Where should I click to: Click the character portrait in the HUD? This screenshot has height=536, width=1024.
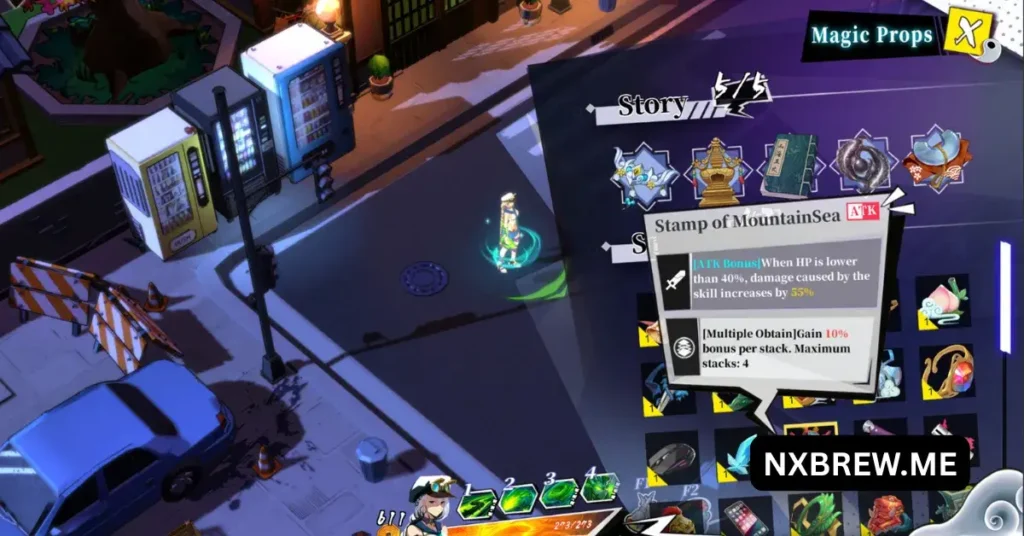click(x=430, y=505)
